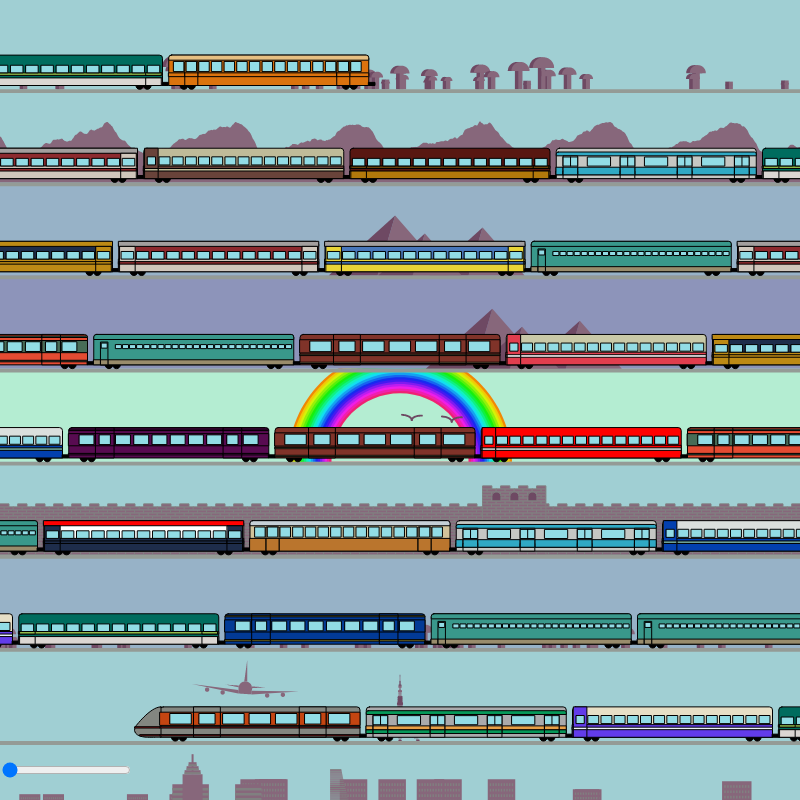
Task: Click the blue slider handle
Action: click(x=10, y=769)
